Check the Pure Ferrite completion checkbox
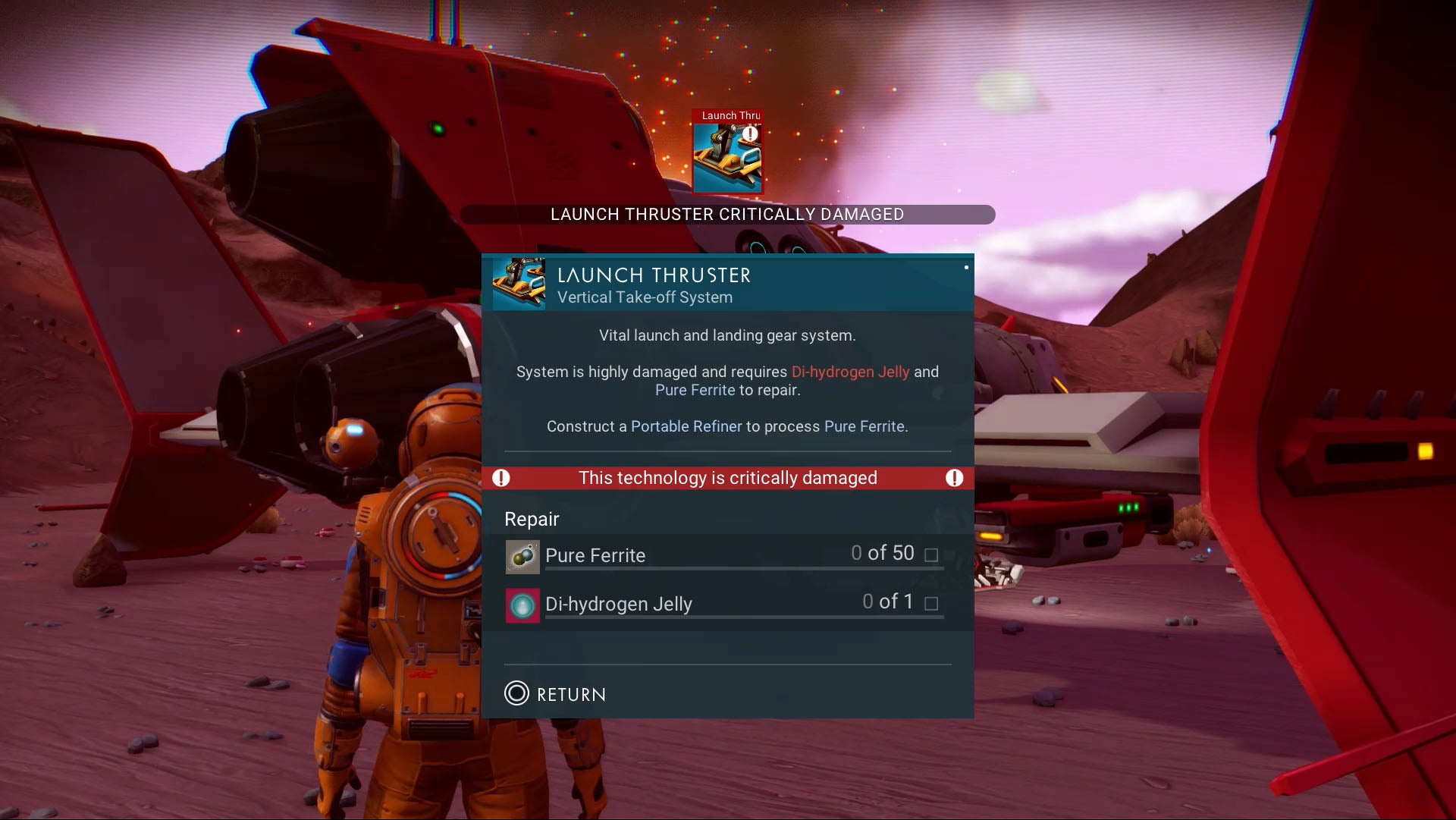The width and height of the screenshot is (1456, 820). tap(931, 555)
